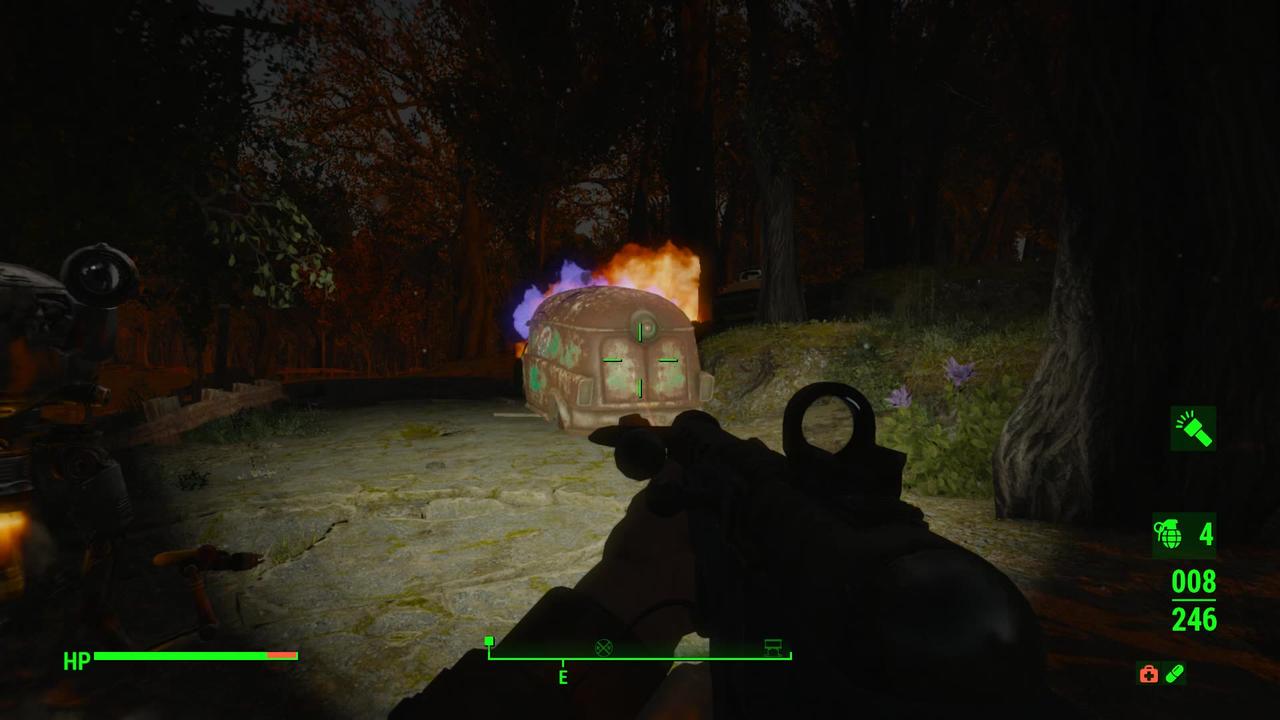Screen dimensions: 1280x720
Task: Click the red rad section of the HP bar
Action: pyautogui.click(x=283, y=656)
